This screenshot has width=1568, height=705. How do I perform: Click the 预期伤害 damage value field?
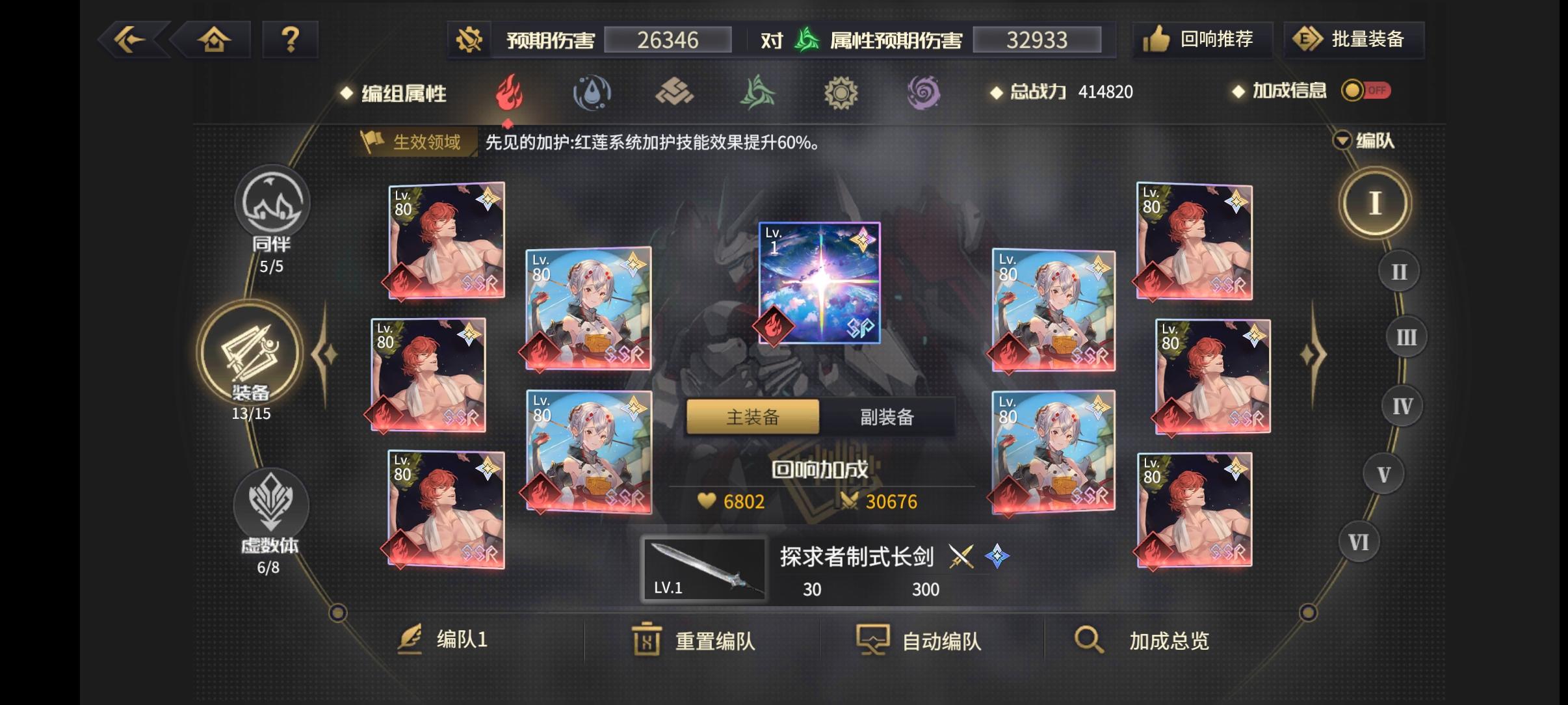670,40
